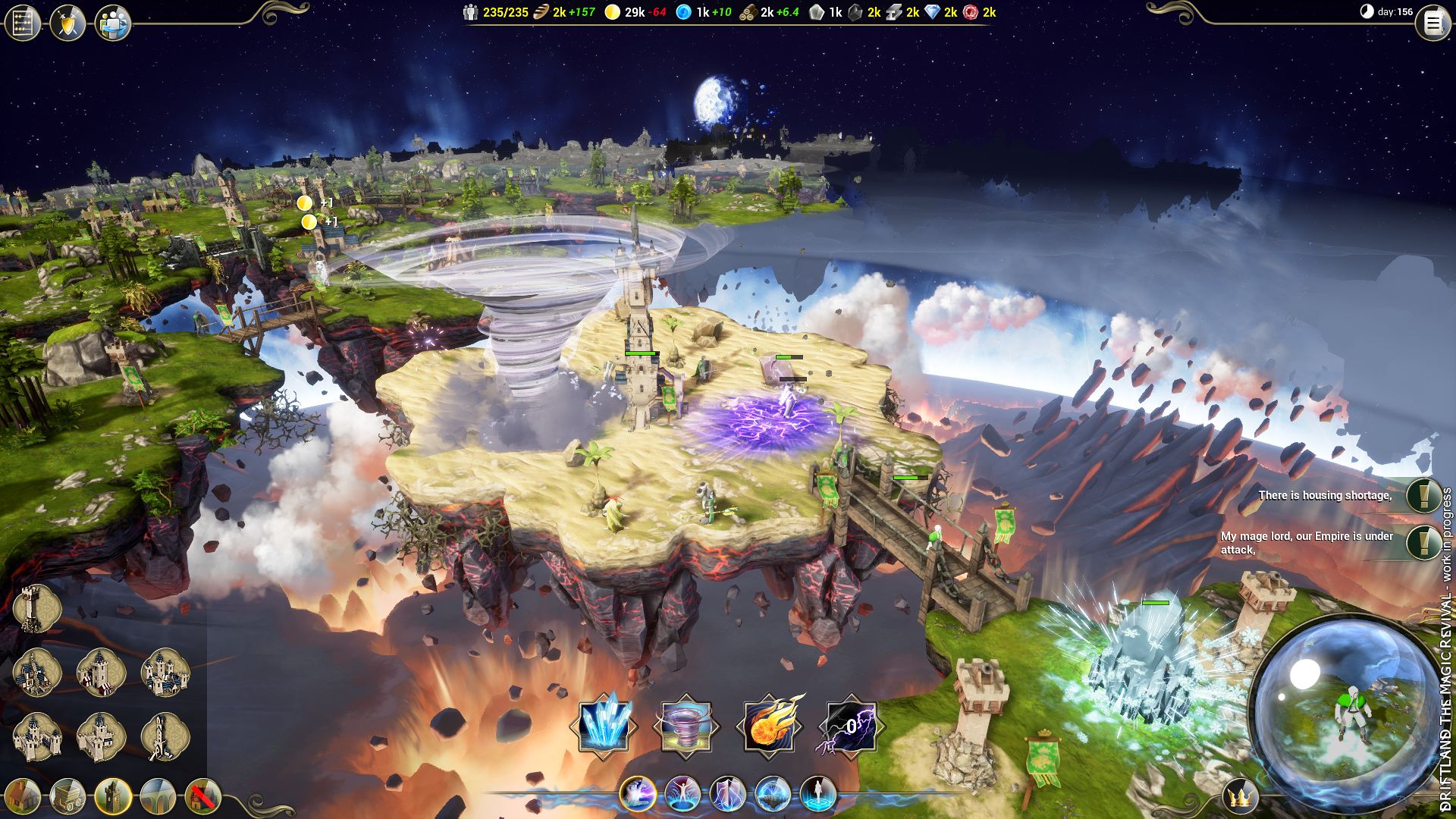Cast the tornado spell
This screenshot has height=819, width=1456.
click(686, 726)
